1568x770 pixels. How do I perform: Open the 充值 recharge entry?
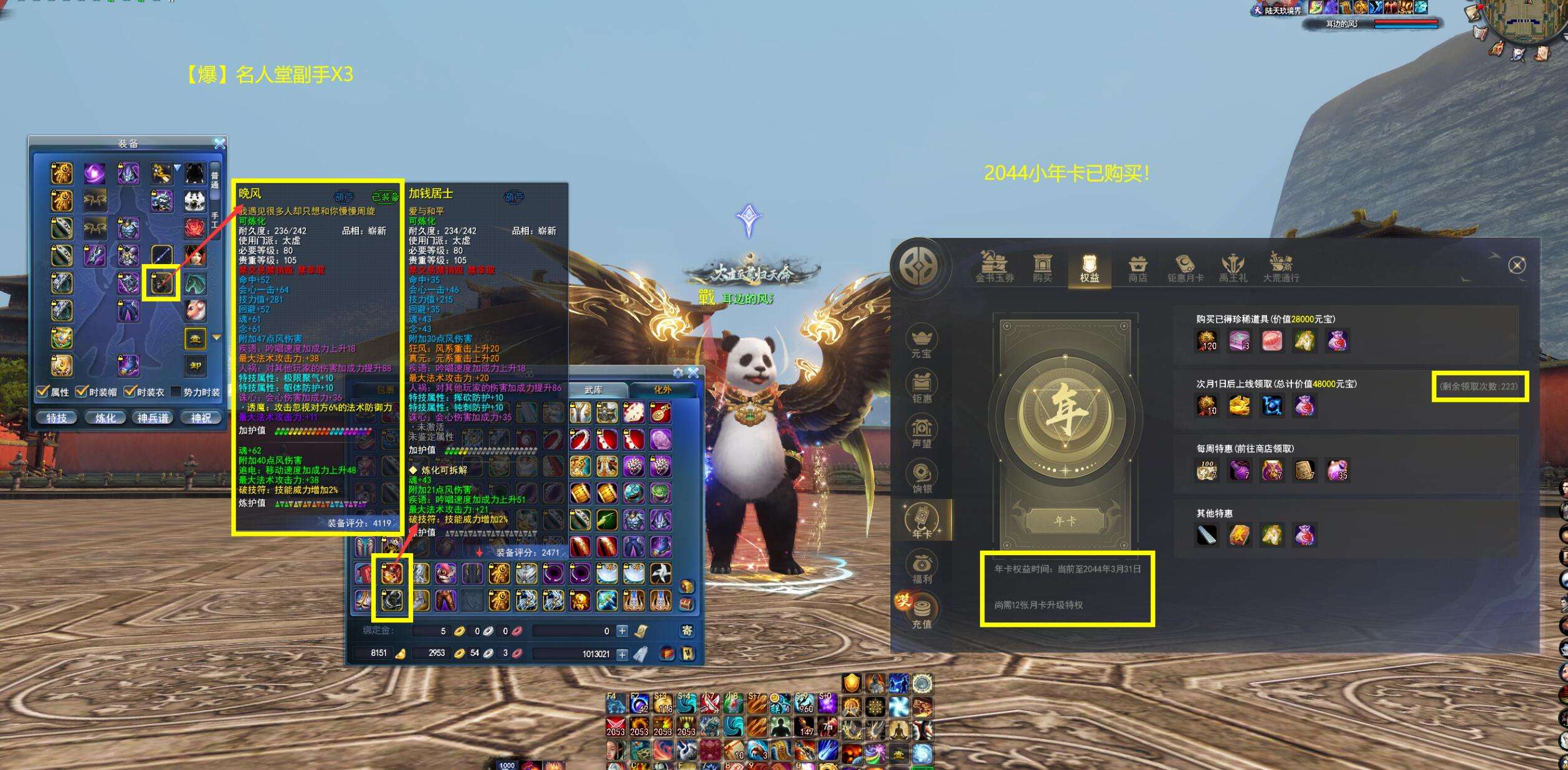[921, 614]
